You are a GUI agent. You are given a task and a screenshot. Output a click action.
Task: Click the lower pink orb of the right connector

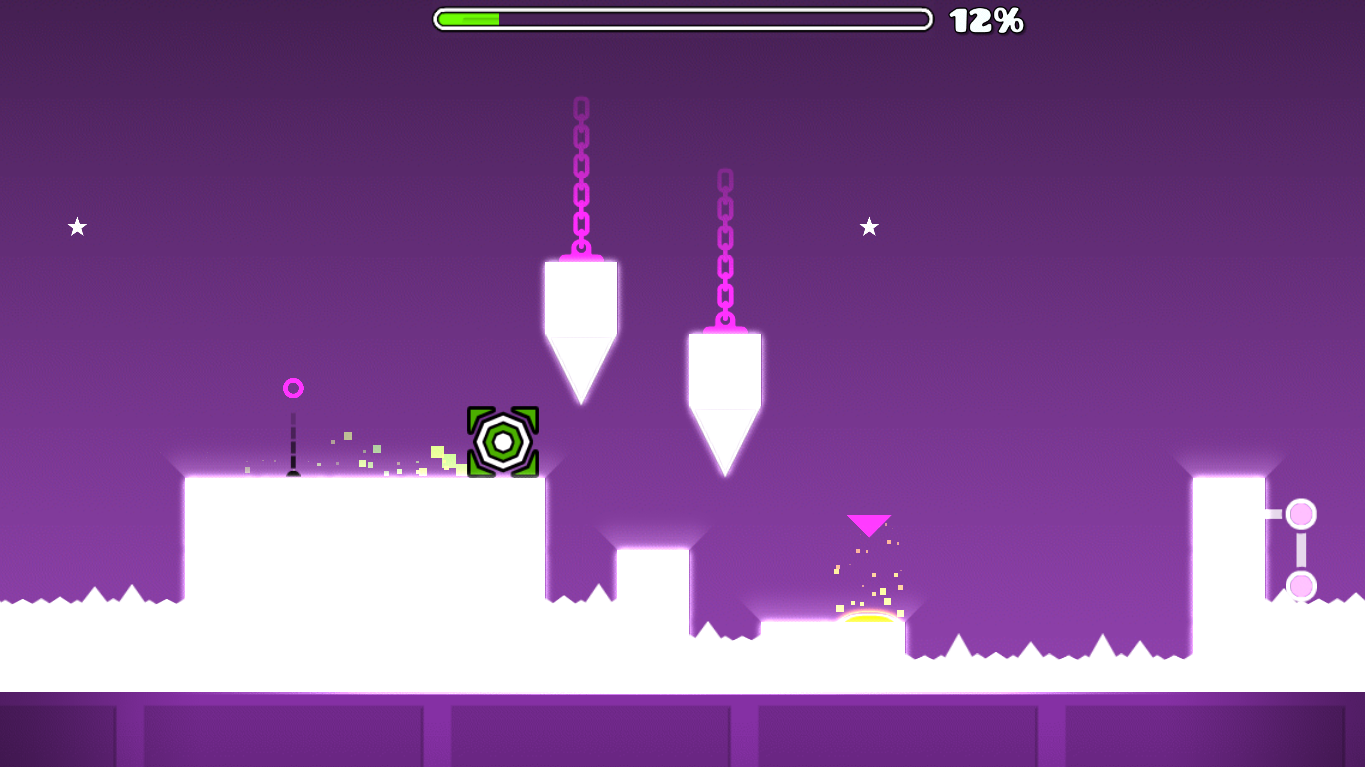pos(1301,583)
